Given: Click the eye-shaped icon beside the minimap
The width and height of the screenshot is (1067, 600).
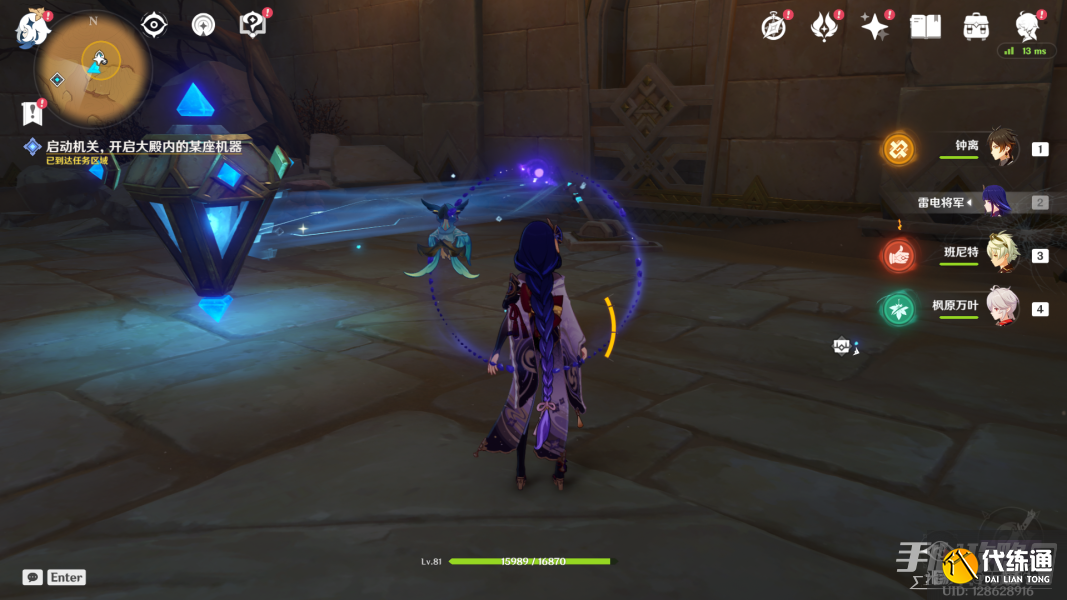Looking at the screenshot, I should click(154, 25).
